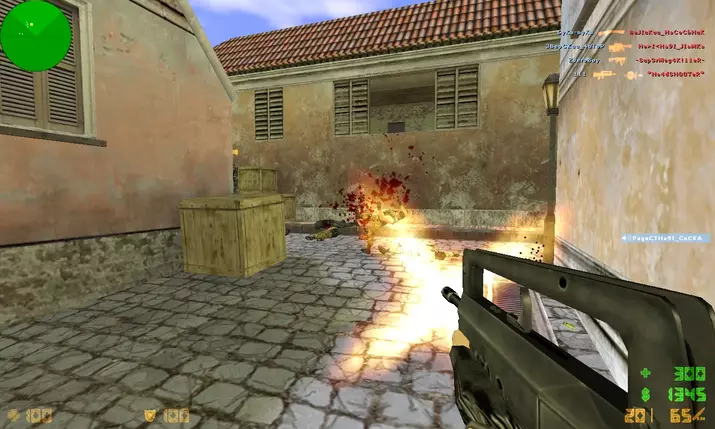The width and height of the screenshot is (715, 429).
Task: Click the green circular radar
Action: (36, 36)
